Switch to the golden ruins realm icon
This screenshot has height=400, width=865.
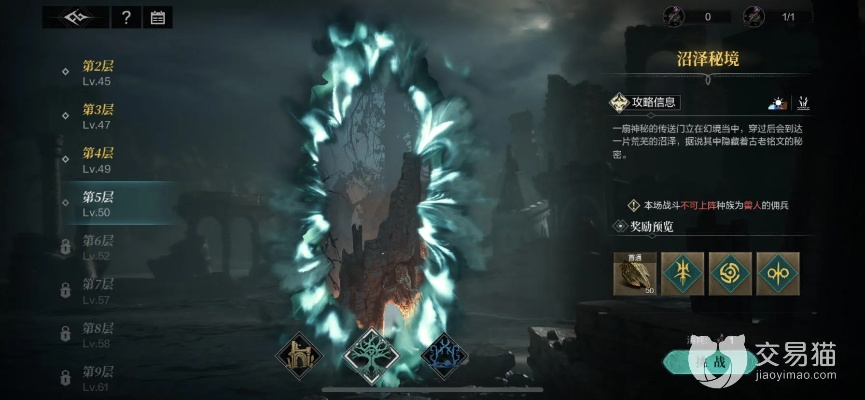301,353
